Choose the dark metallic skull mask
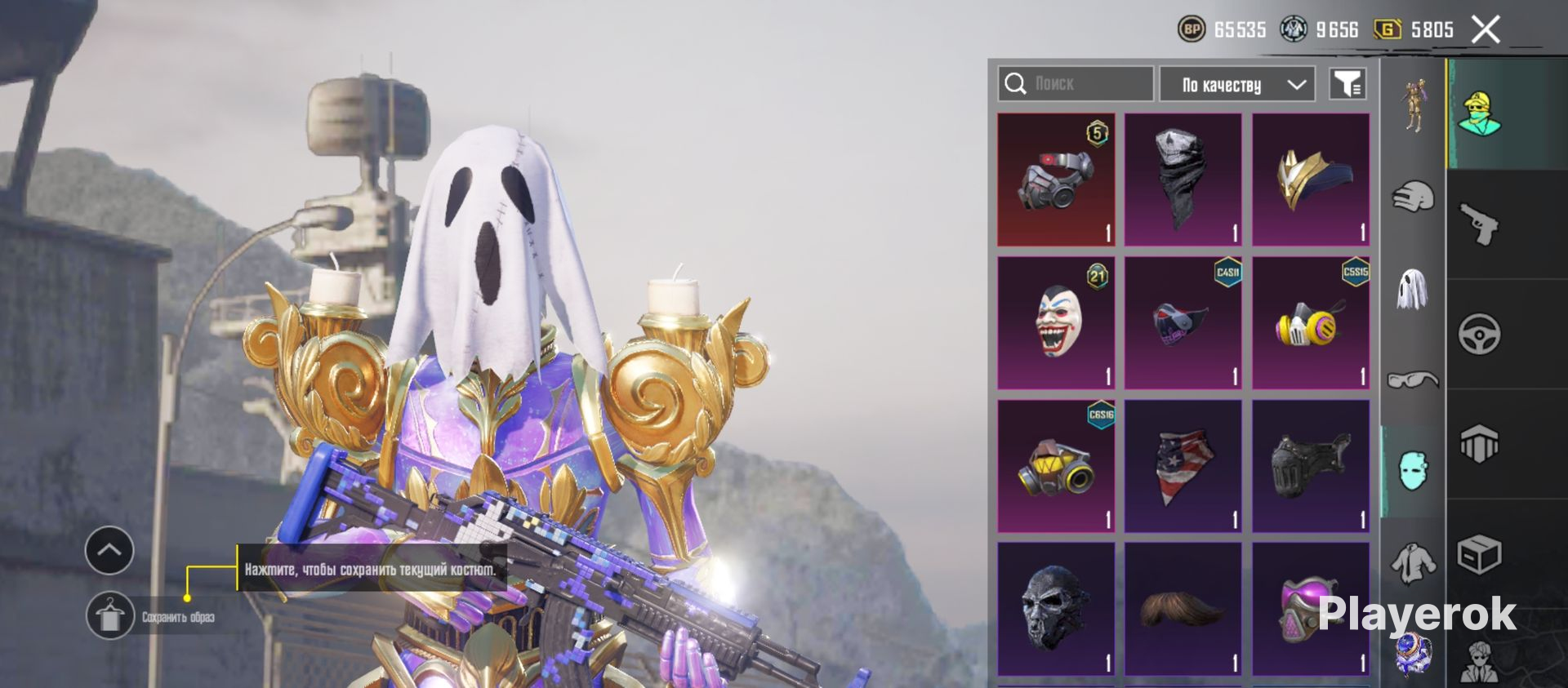 [x=1056, y=609]
